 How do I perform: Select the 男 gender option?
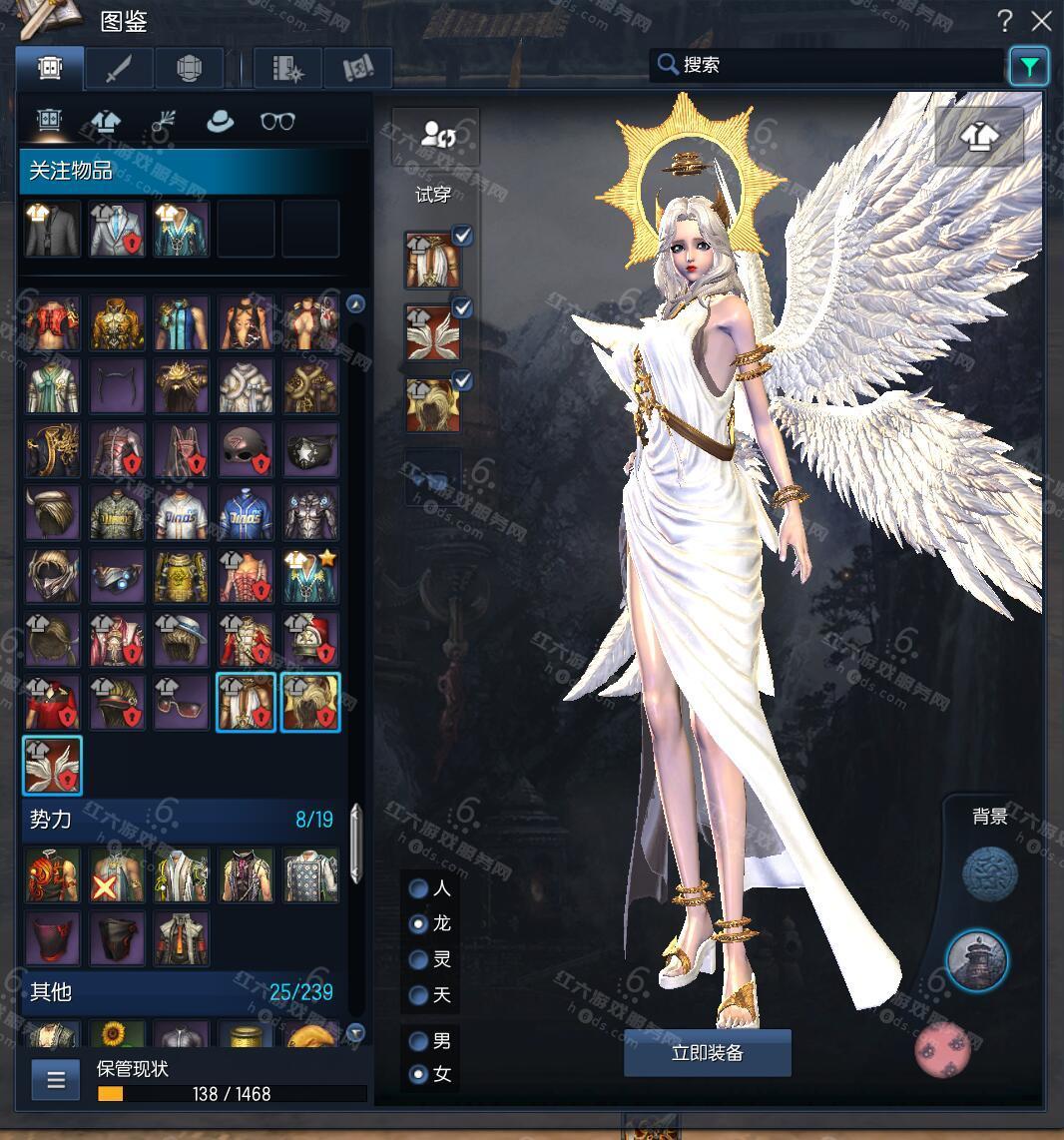[x=419, y=1041]
